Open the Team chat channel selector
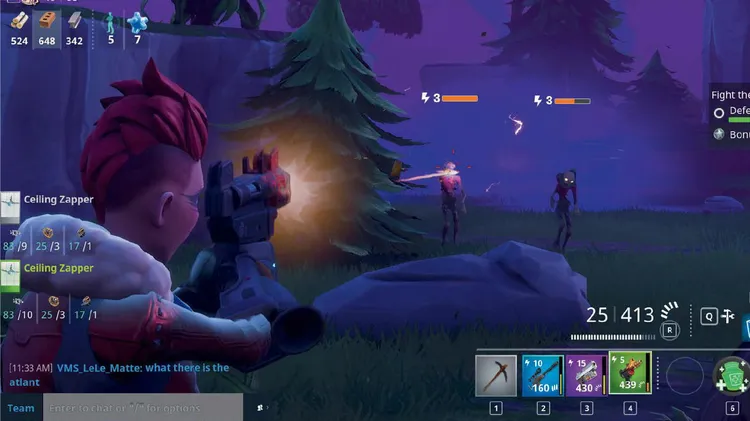The image size is (750, 421). pyautogui.click(x=21, y=408)
